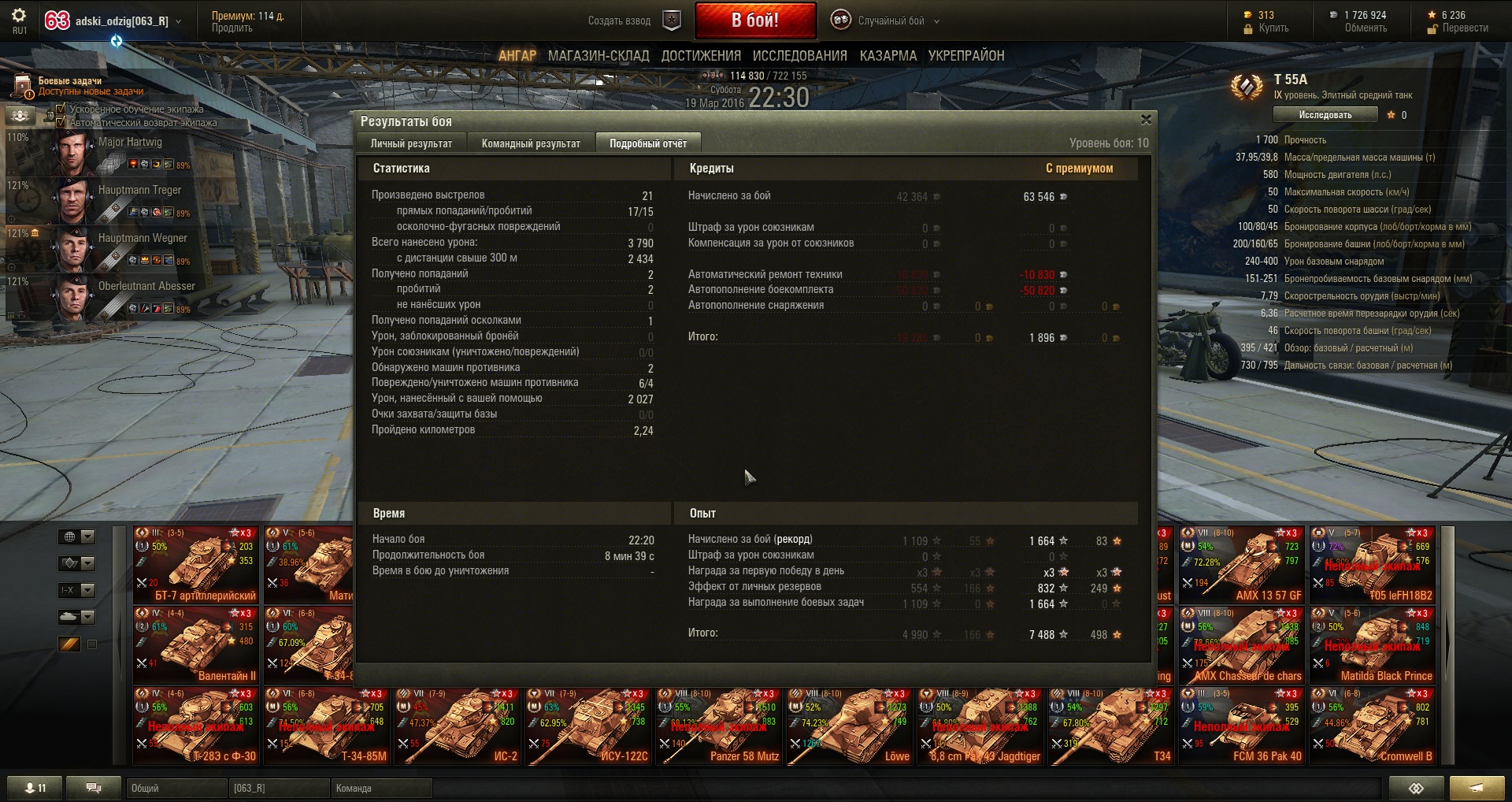Switch to the Личный результат tab

pyautogui.click(x=411, y=143)
